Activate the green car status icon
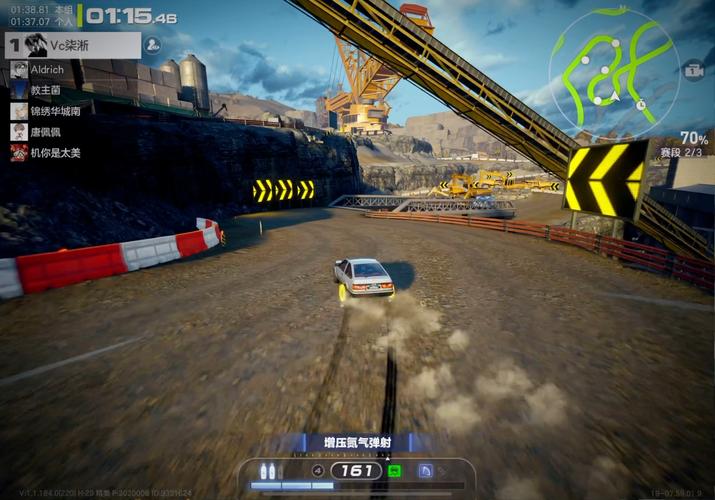715x500 pixels. [394, 470]
